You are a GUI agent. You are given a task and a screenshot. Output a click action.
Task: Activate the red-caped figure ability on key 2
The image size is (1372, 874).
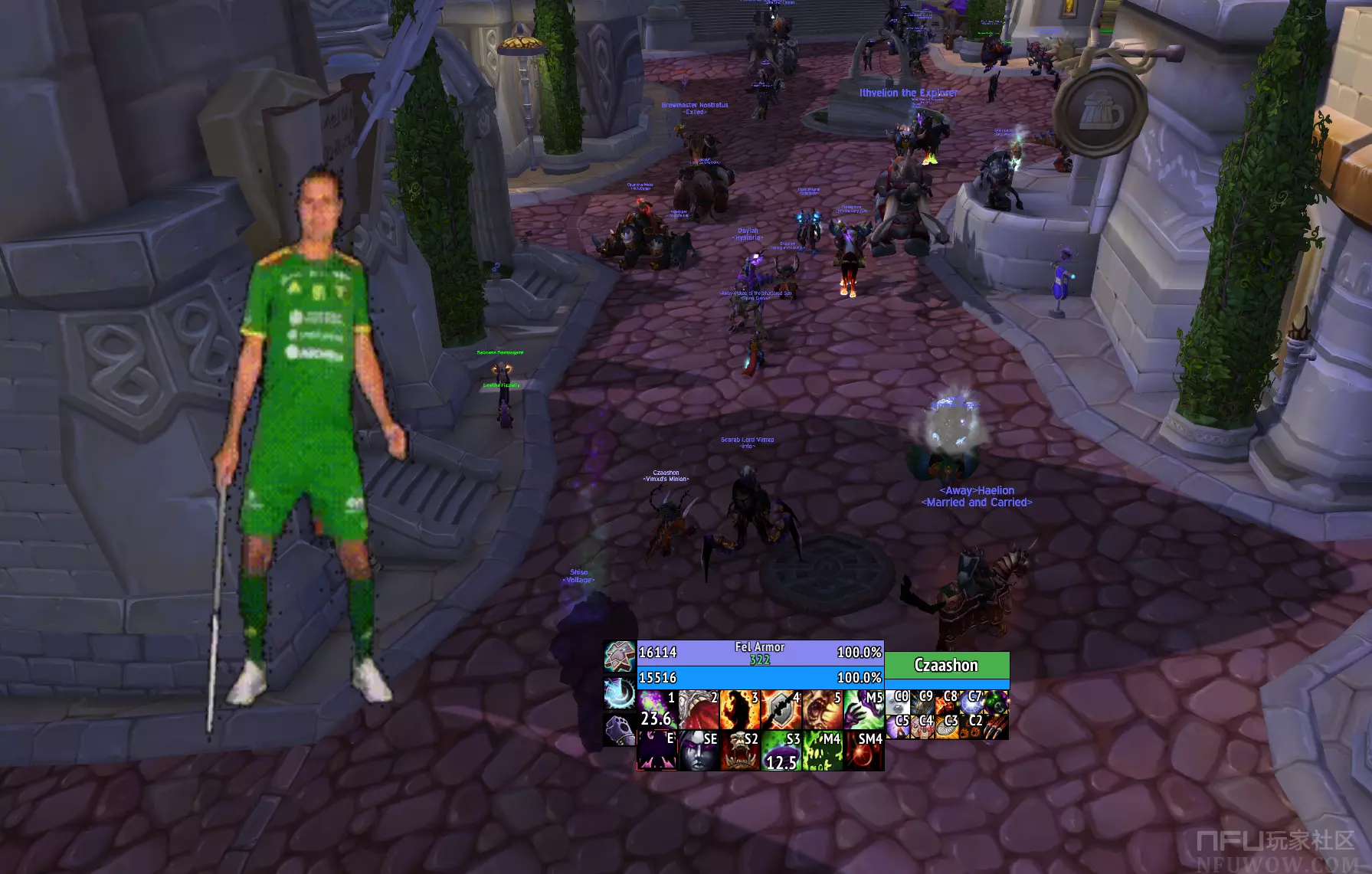[699, 709]
